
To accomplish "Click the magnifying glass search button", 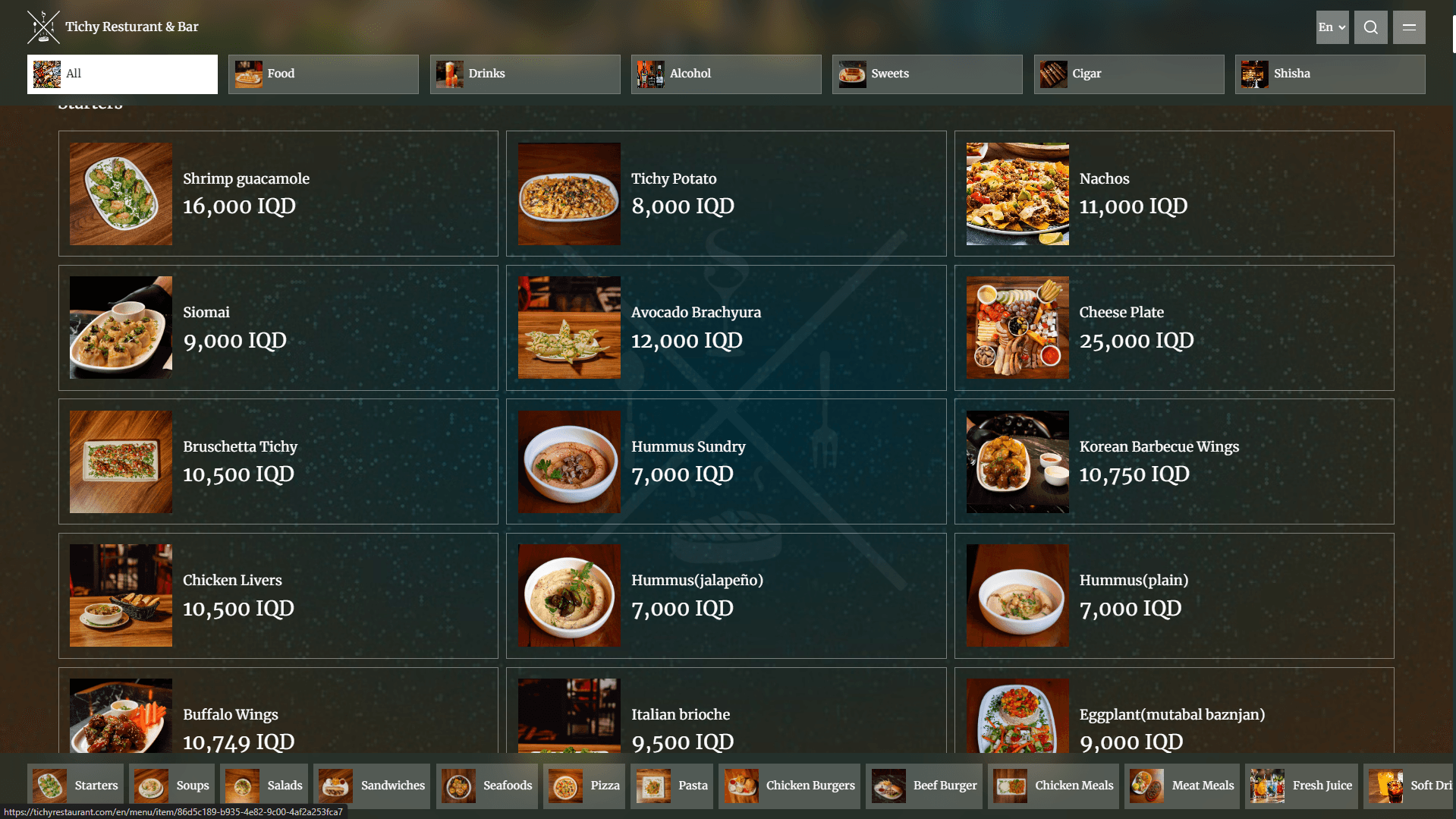I will [1370, 27].
